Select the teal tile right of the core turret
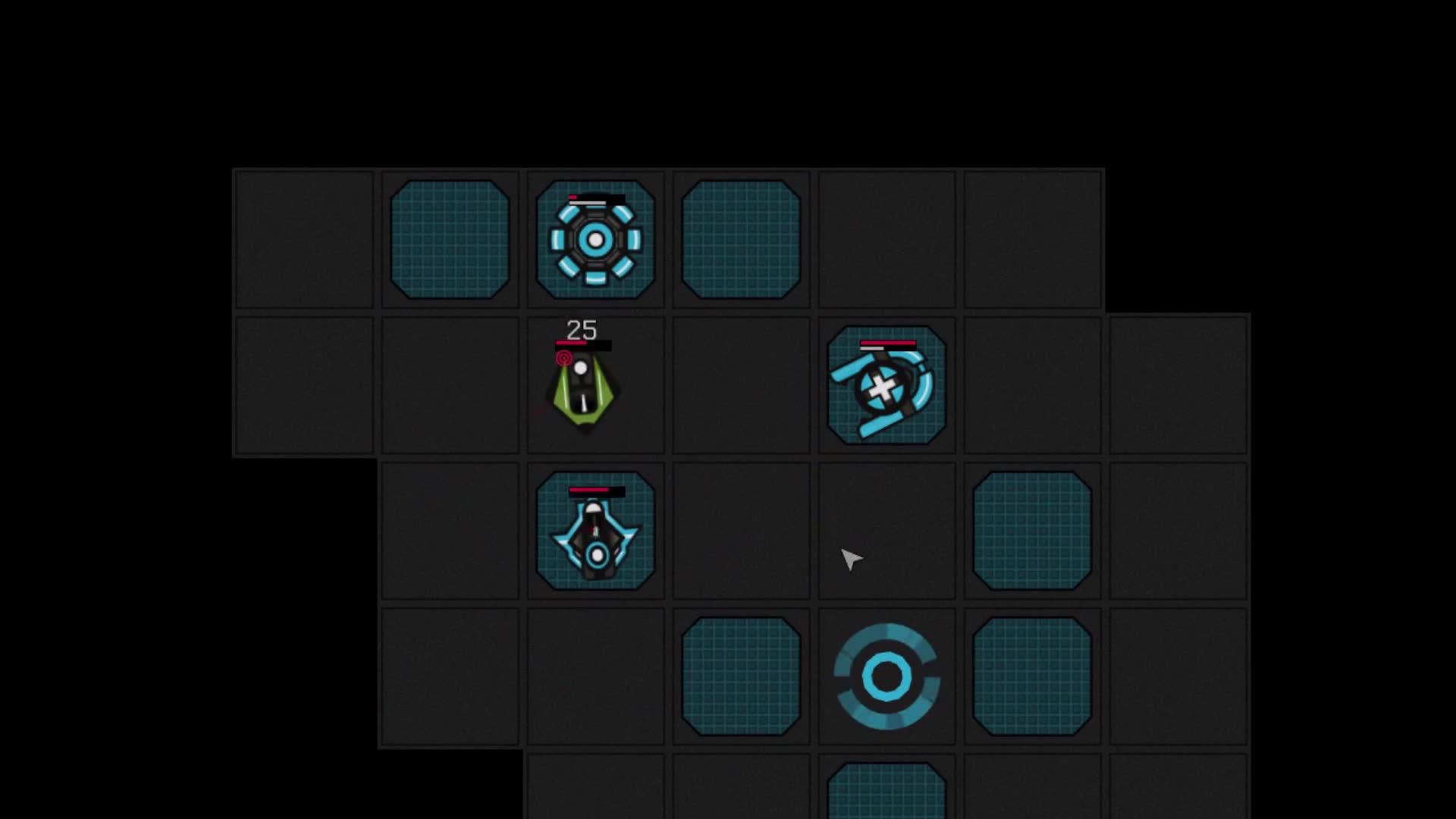This screenshot has height=819, width=1456. click(740, 239)
